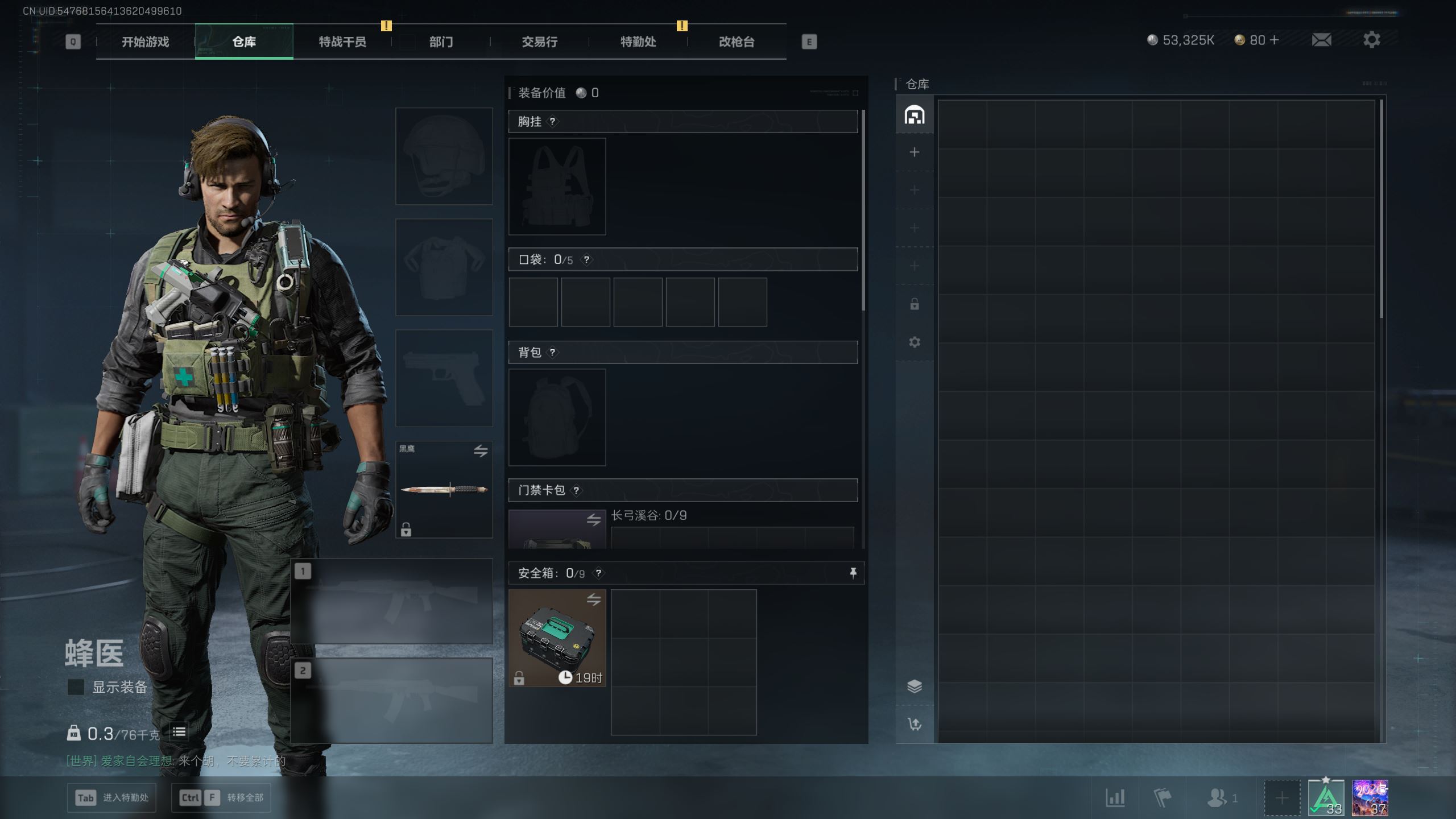This screenshot has height=819, width=1456.
Task: Open the statistics bar chart icon
Action: [x=1115, y=797]
